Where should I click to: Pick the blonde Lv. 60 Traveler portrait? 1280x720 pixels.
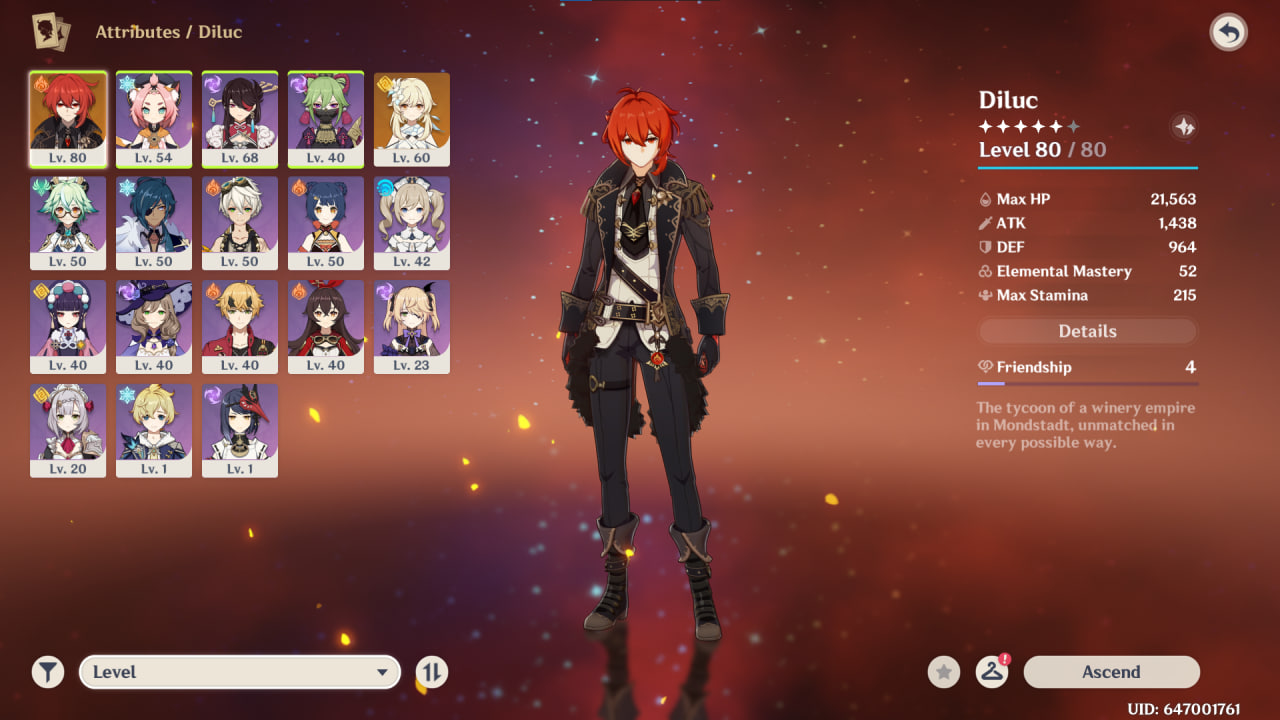412,119
